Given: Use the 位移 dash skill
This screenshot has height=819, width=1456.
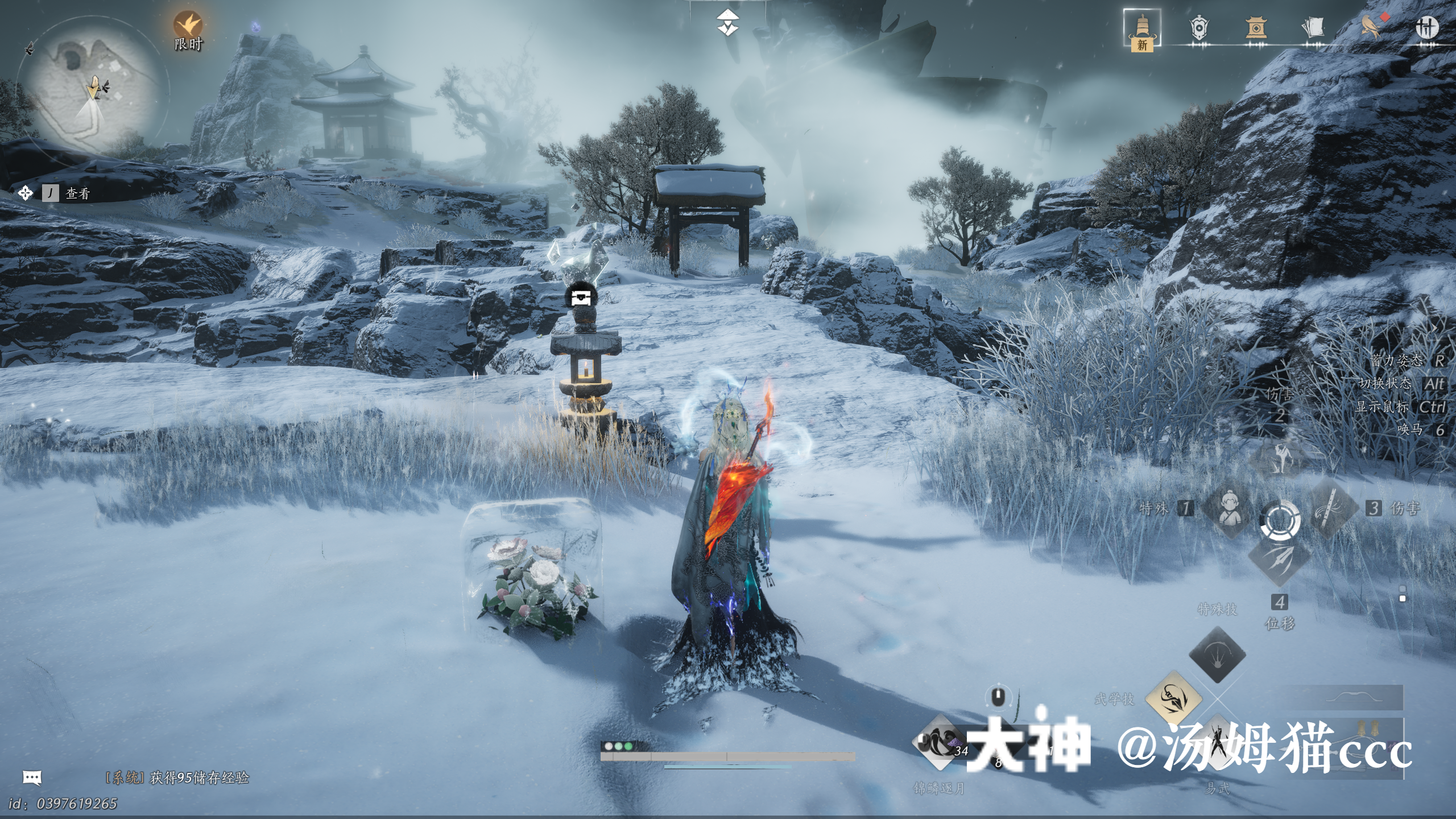Looking at the screenshot, I should coord(1280,560).
